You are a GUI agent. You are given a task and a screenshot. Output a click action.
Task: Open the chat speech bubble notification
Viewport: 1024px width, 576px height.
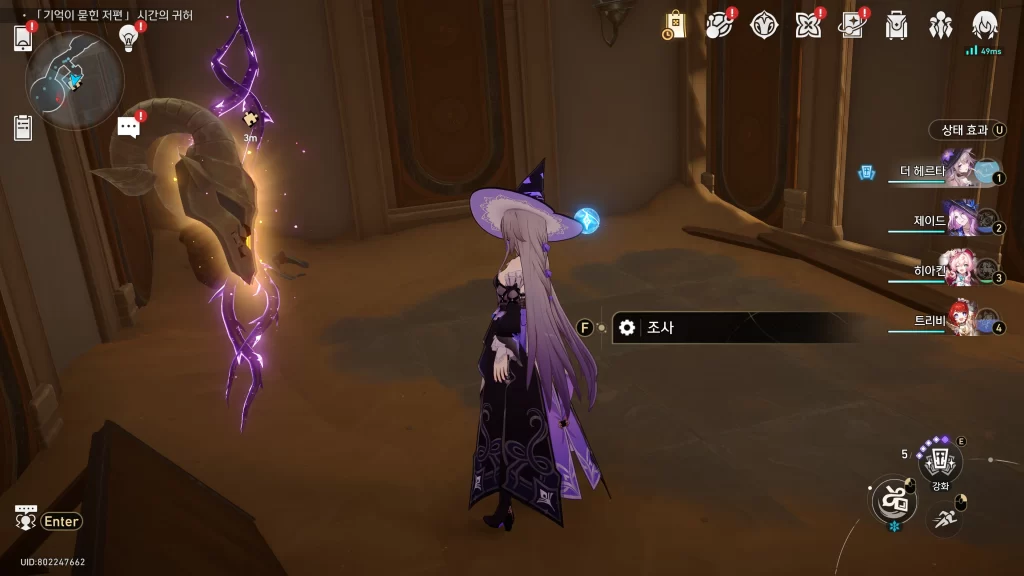[x=128, y=126]
